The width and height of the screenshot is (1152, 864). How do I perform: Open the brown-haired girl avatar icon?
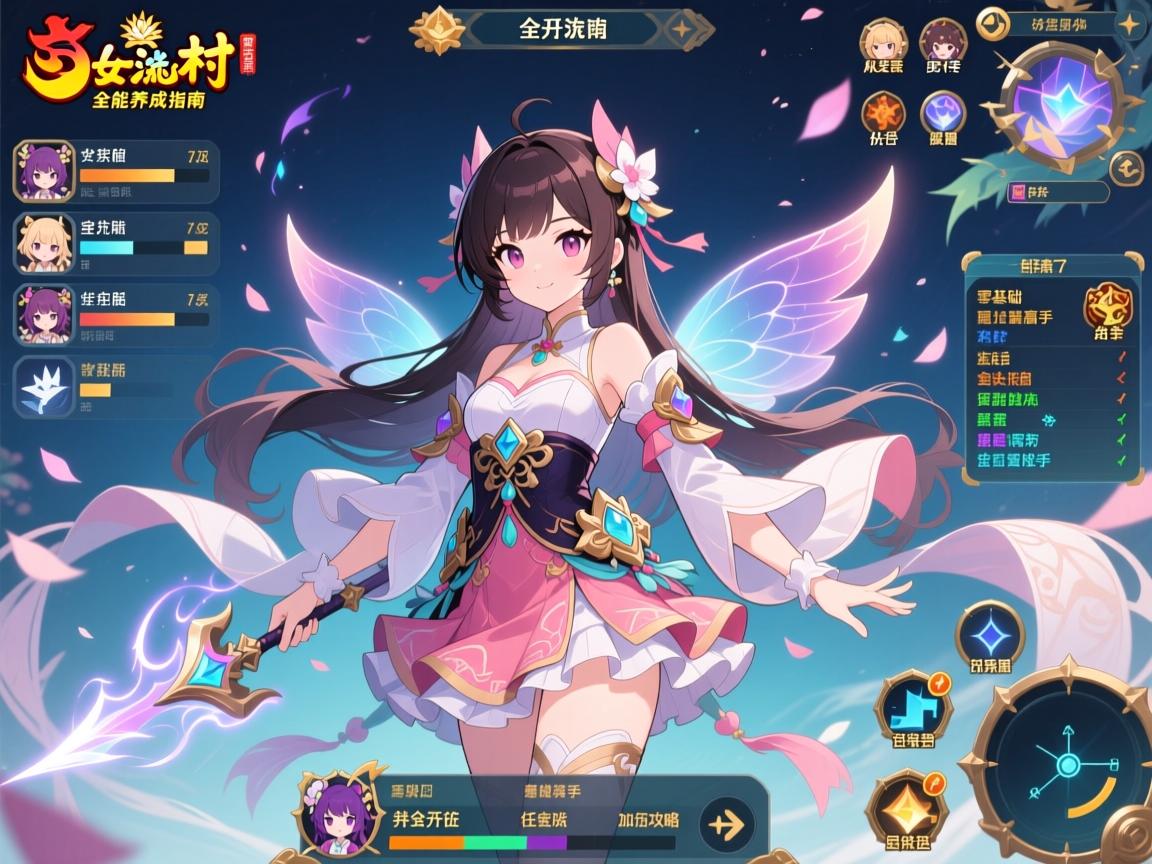click(942, 41)
